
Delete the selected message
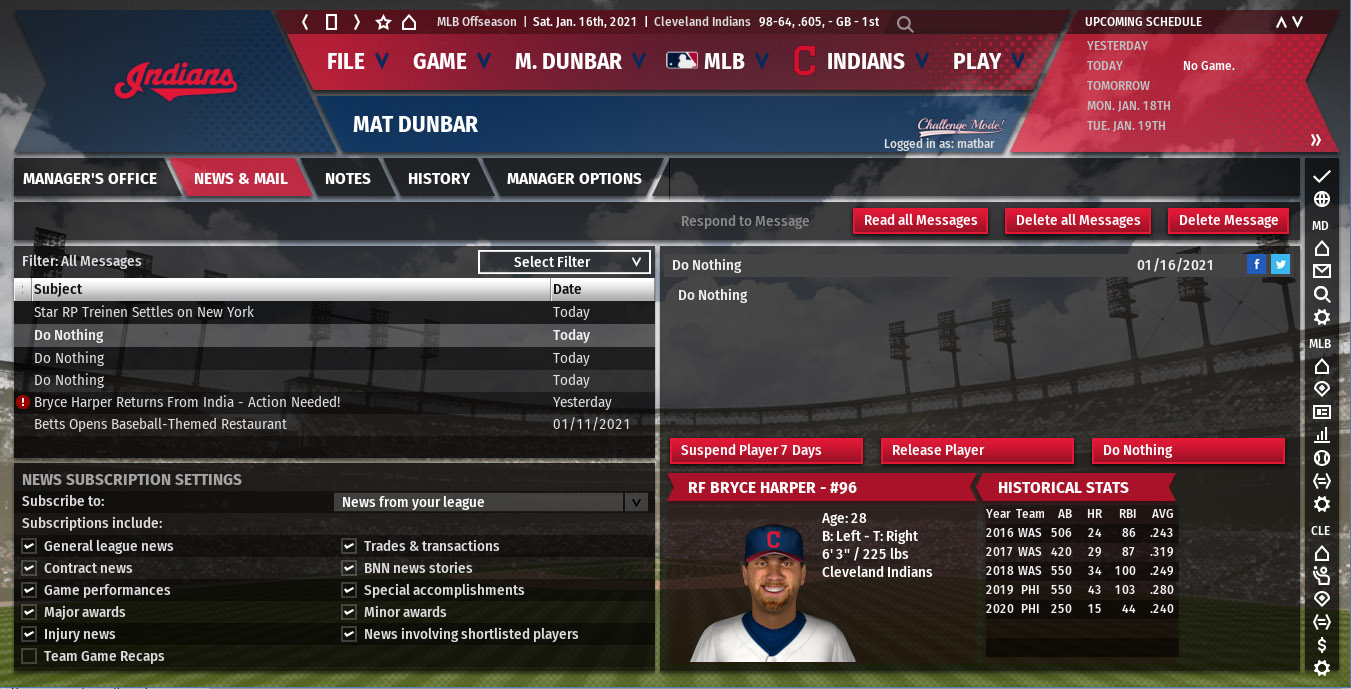pos(1228,221)
